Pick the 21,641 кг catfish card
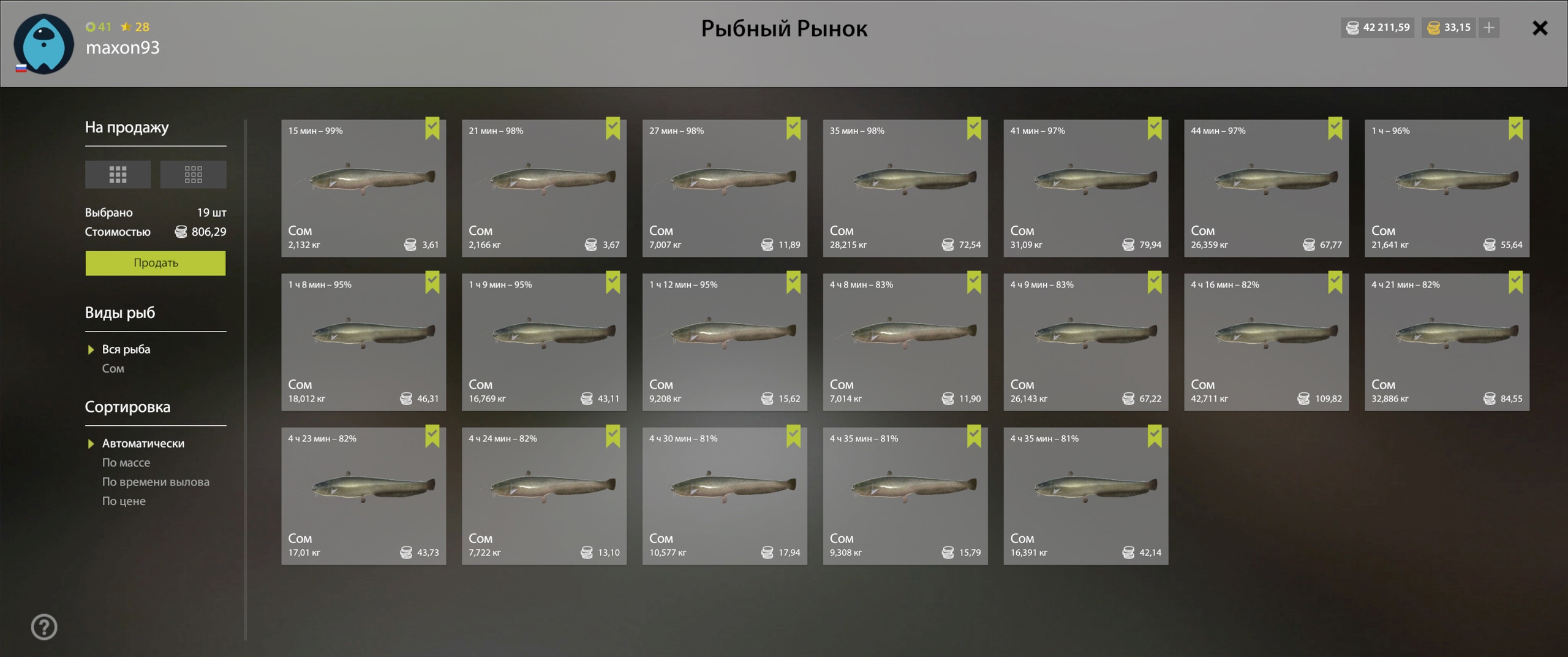This screenshot has height=657, width=1568. click(1447, 188)
